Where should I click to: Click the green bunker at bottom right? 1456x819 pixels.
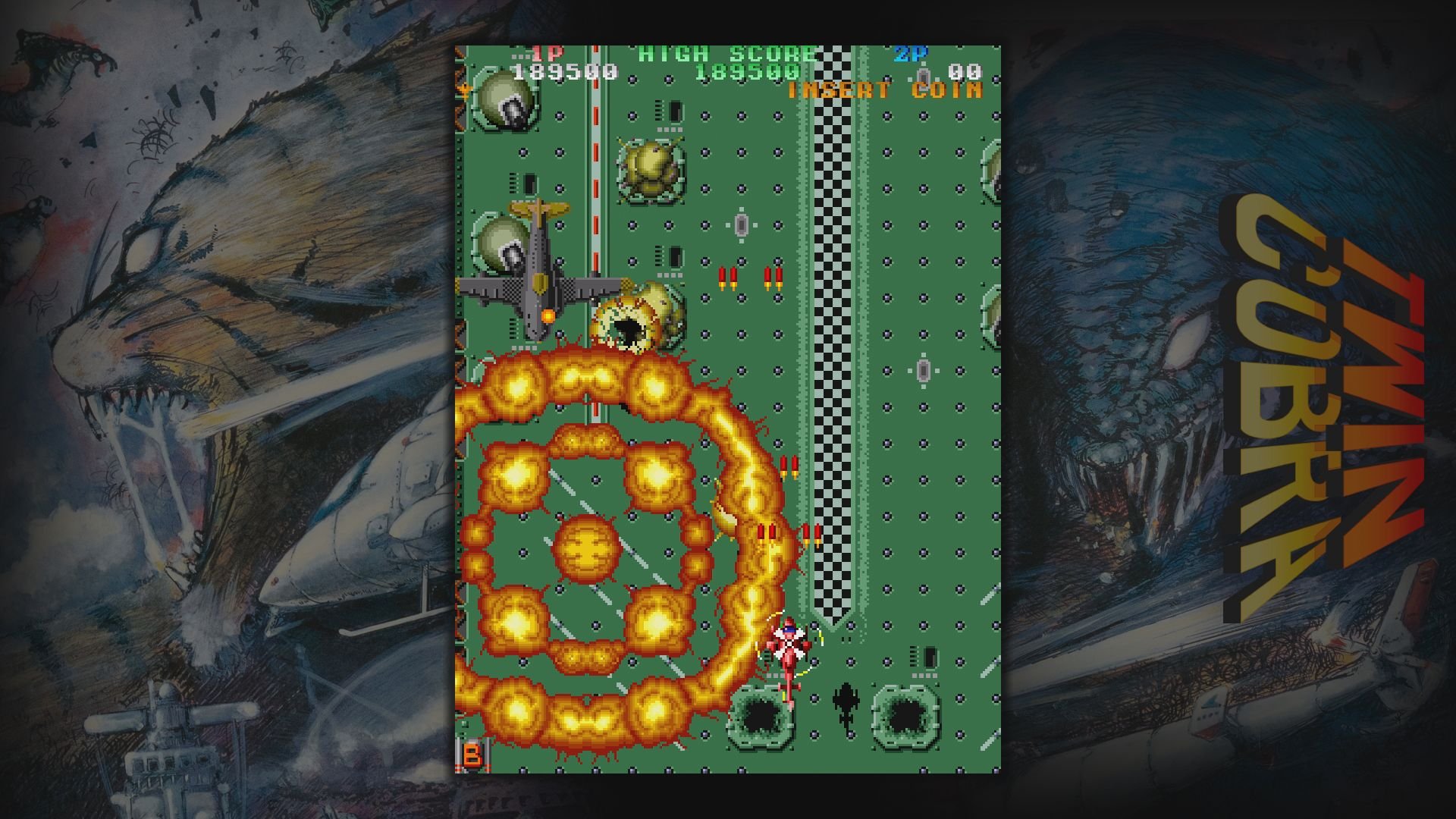(x=906, y=713)
